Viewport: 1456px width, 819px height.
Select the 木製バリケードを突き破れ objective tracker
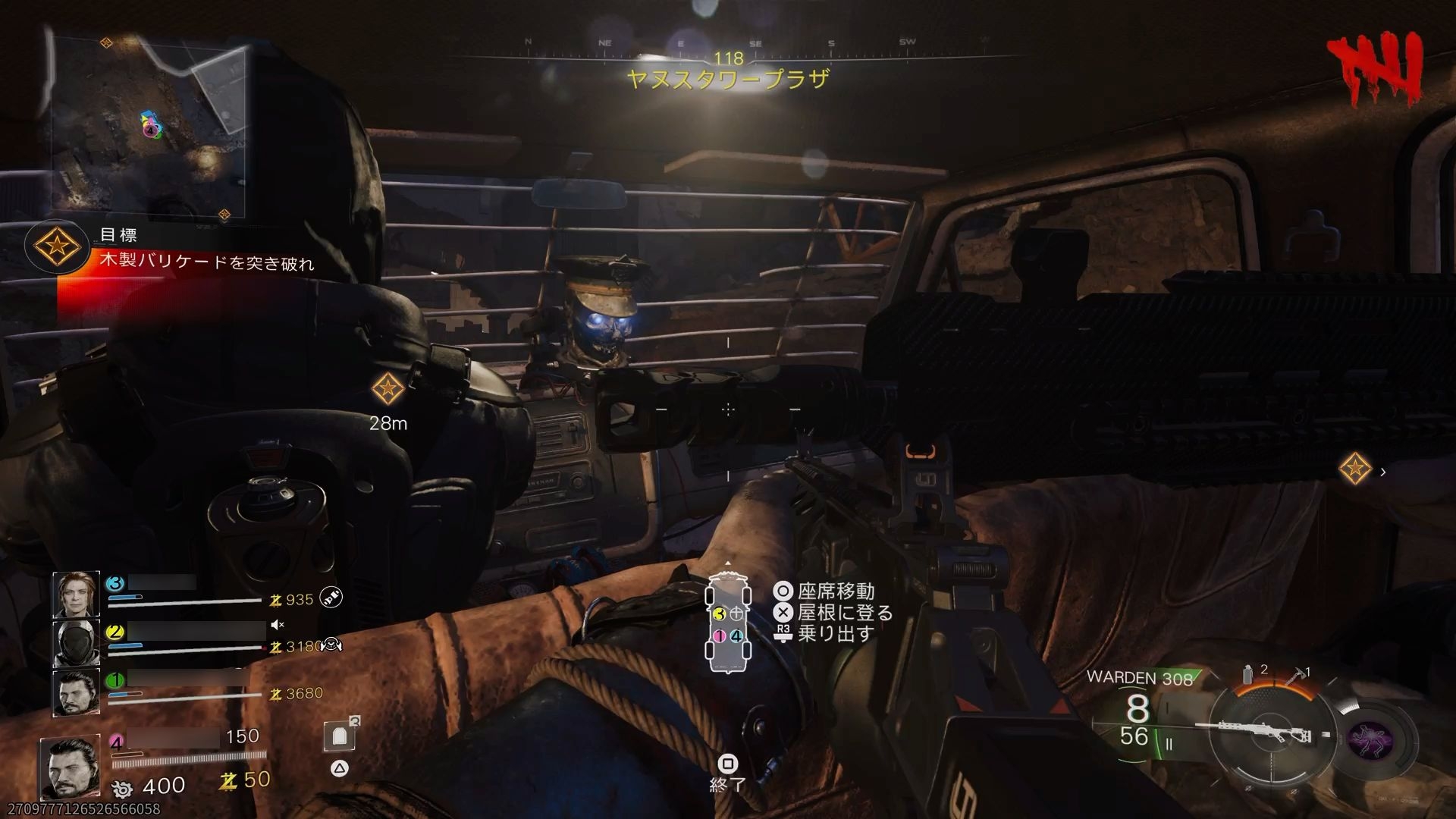(206, 263)
